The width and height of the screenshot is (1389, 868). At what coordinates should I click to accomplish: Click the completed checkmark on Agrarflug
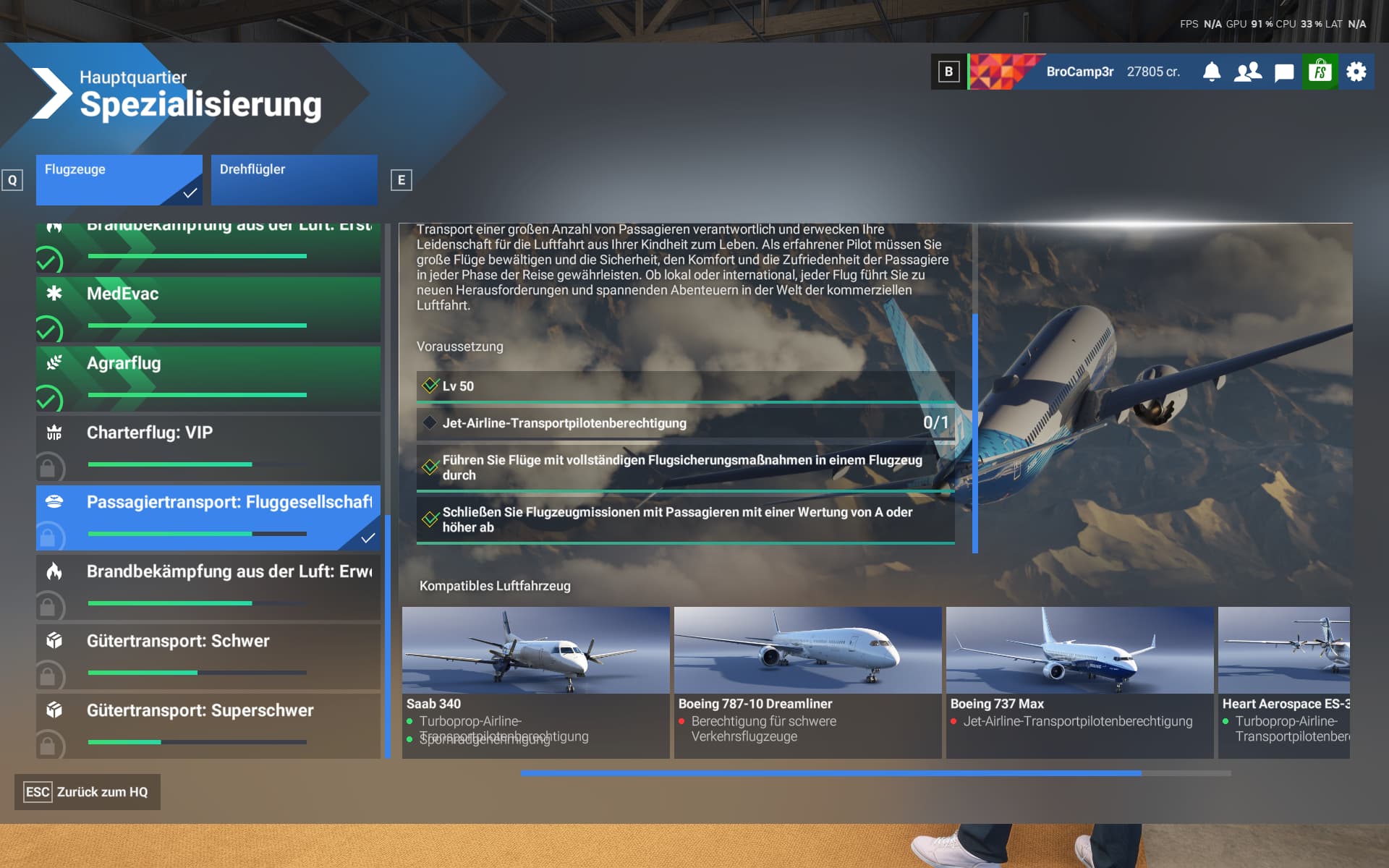point(49,398)
